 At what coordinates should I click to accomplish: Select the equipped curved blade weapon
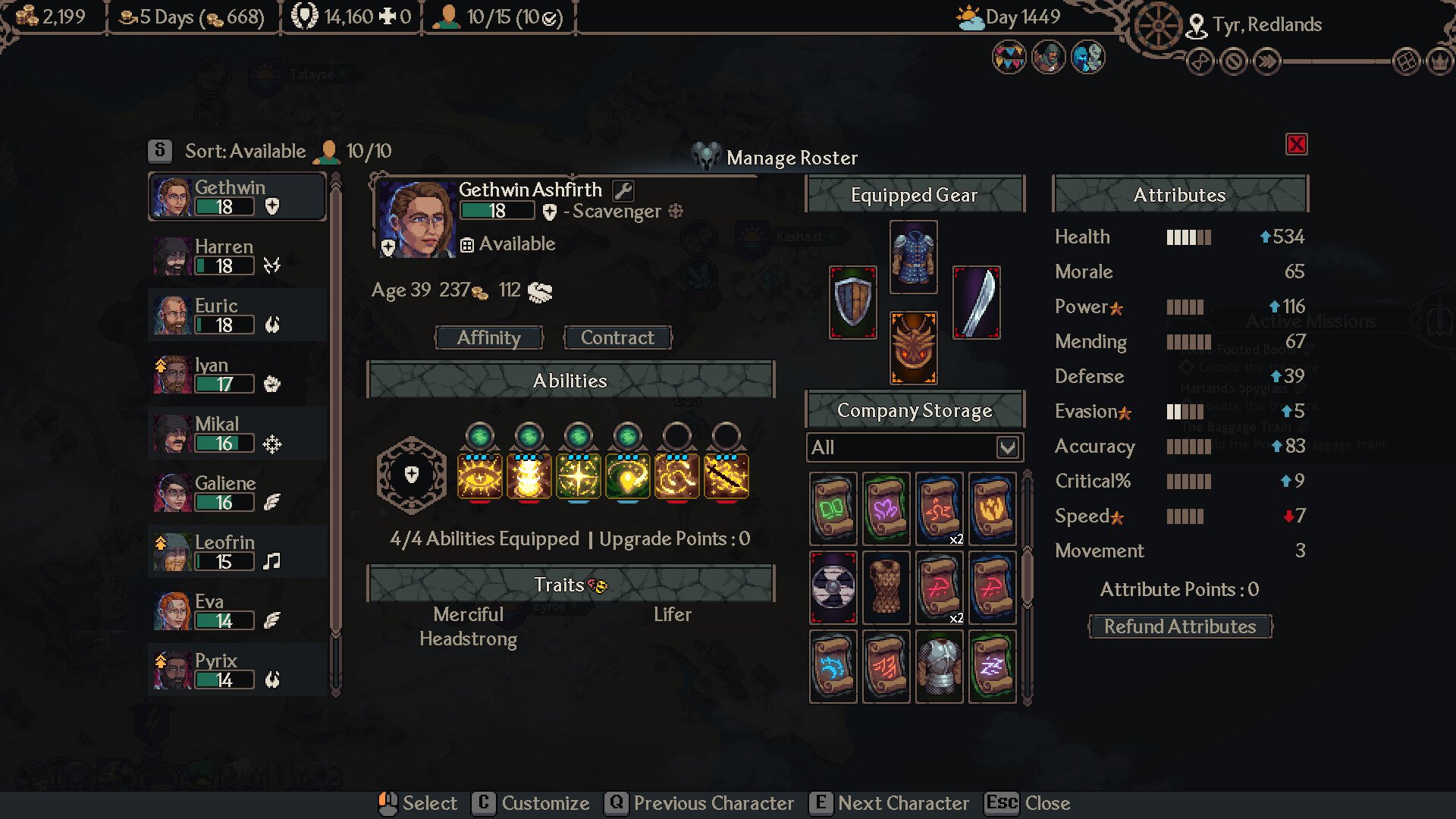976,303
